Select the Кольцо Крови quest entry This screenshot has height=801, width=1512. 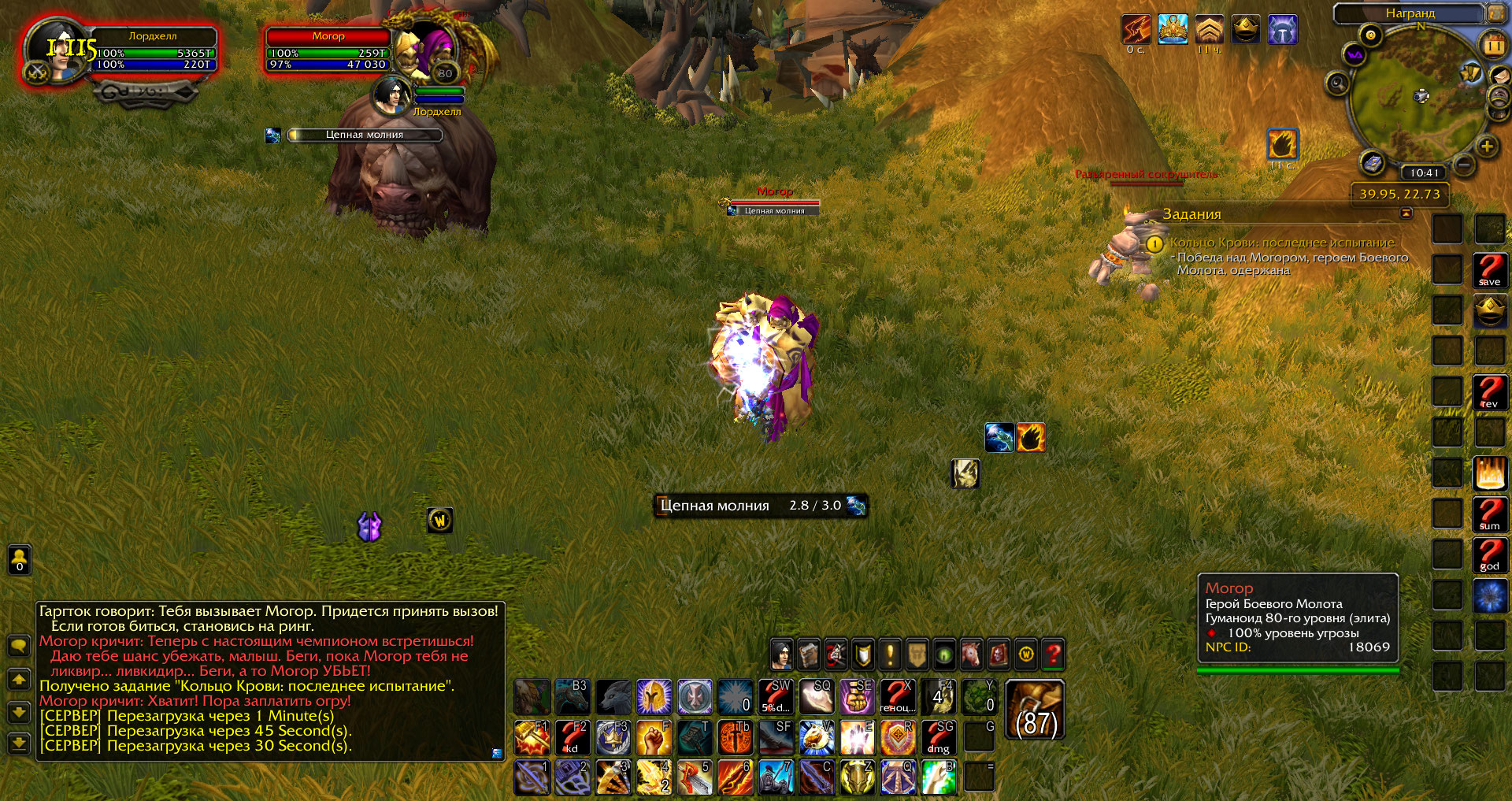pos(1281,243)
